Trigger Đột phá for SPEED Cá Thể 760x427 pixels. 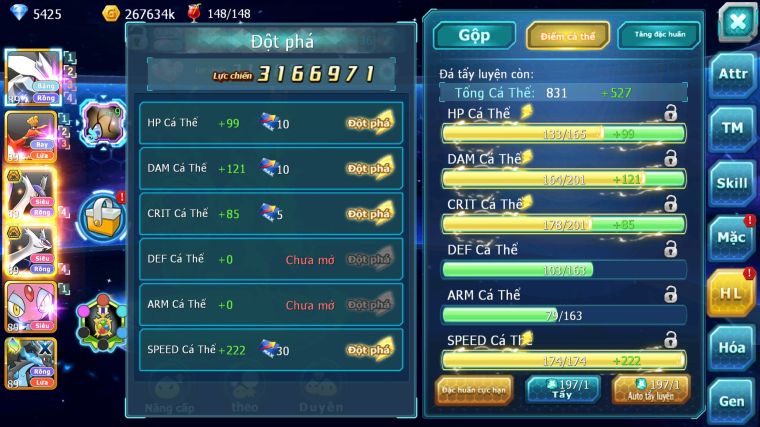[369, 349]
